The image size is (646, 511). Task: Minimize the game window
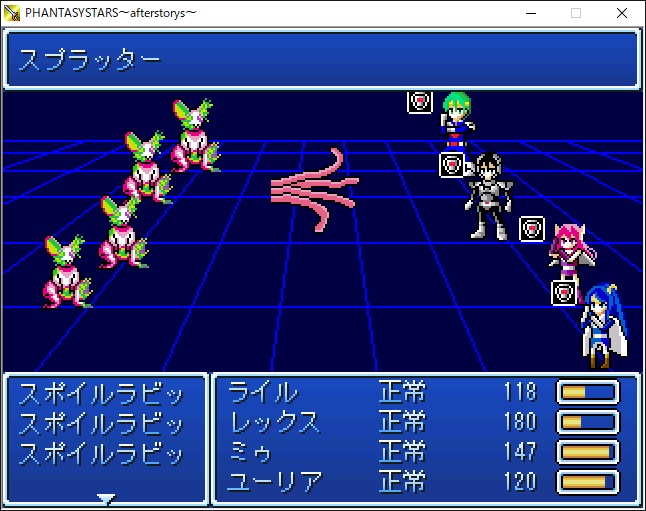click(529, 13)
